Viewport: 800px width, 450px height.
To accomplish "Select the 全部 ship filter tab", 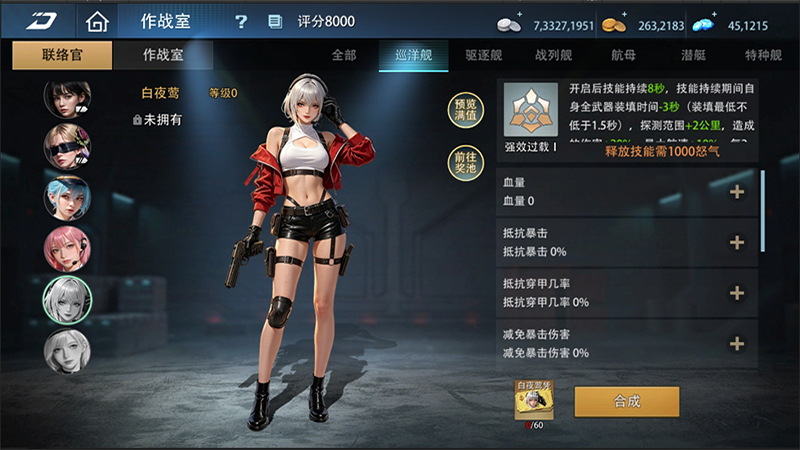I will pyautogui.click(x=344, y=56).
